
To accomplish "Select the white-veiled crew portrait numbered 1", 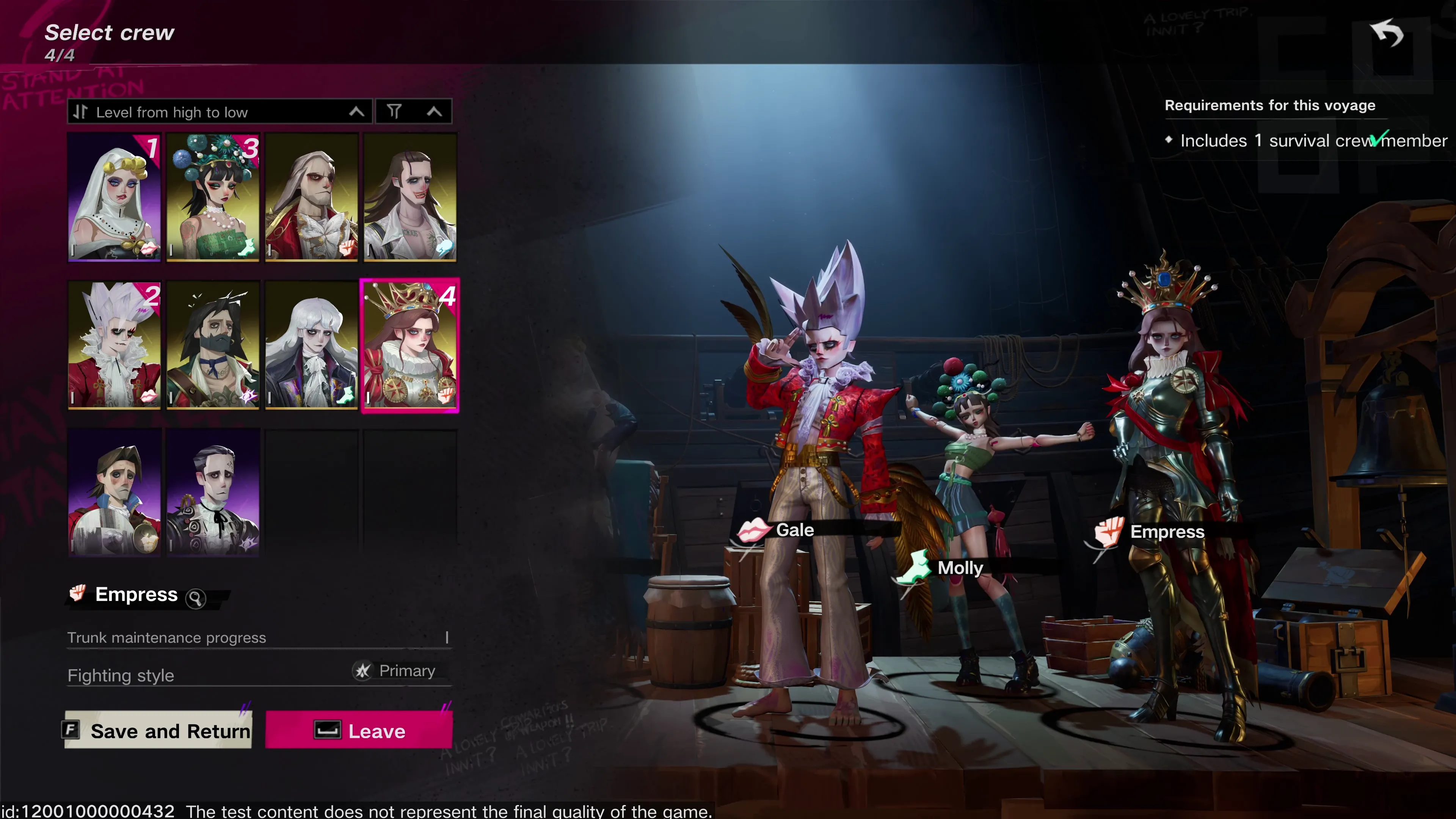I will tap(114, 197).
